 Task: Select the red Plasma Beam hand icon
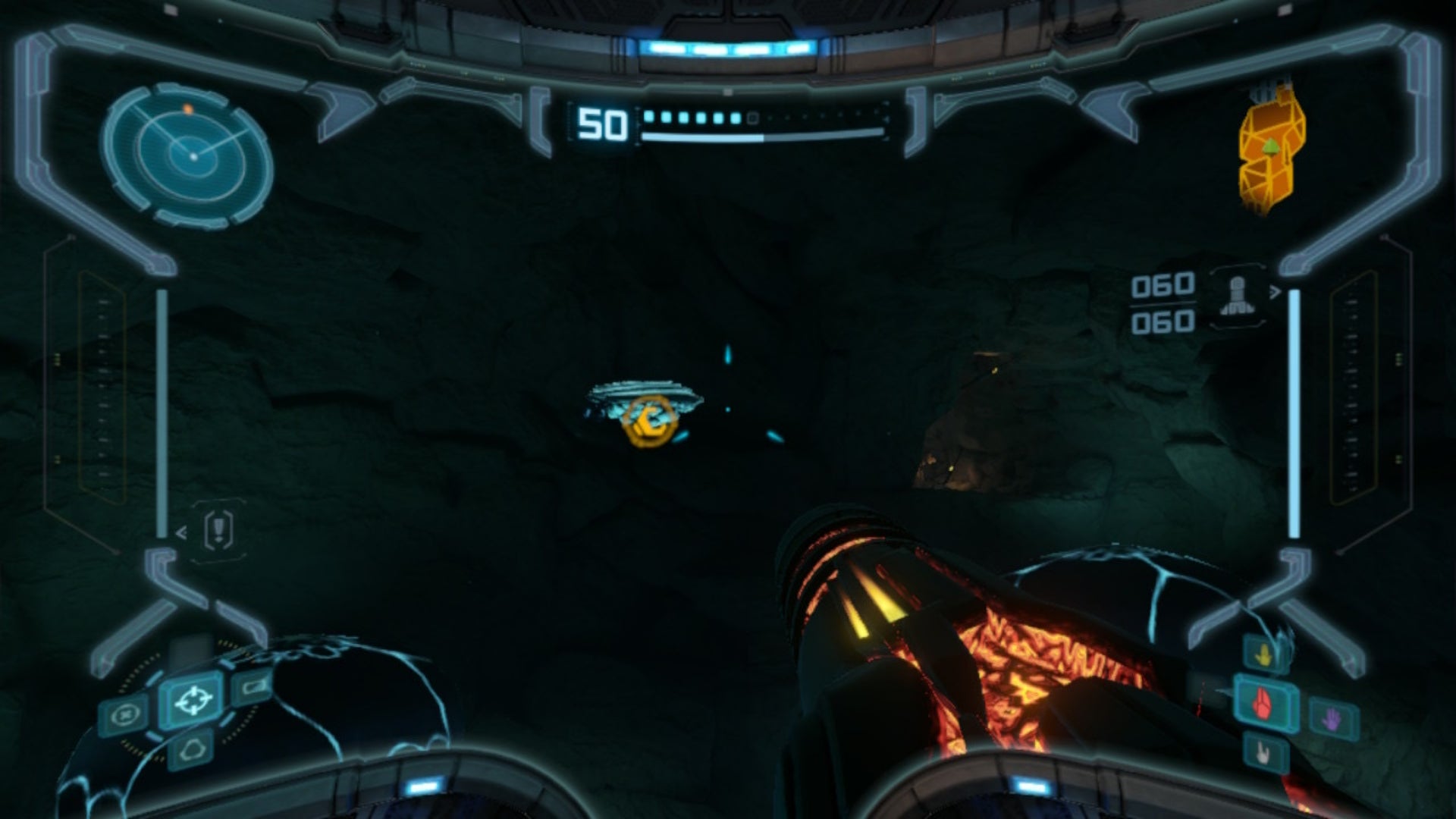pos(1262,705)
